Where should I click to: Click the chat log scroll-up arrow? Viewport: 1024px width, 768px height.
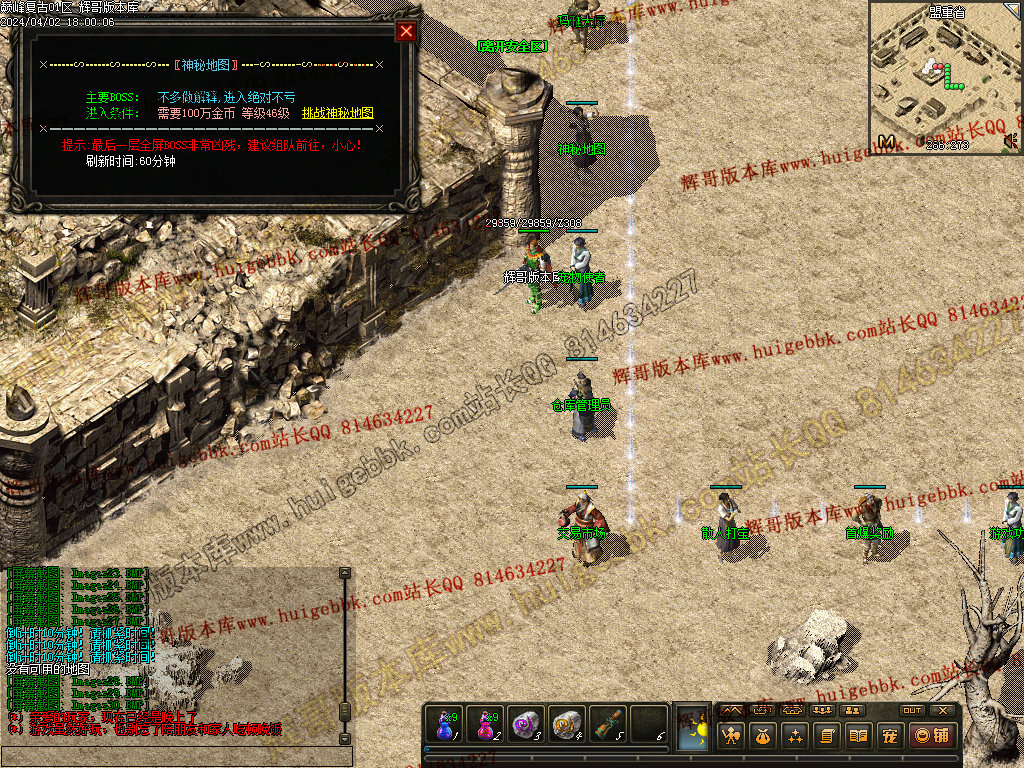[x=345, y=574]
